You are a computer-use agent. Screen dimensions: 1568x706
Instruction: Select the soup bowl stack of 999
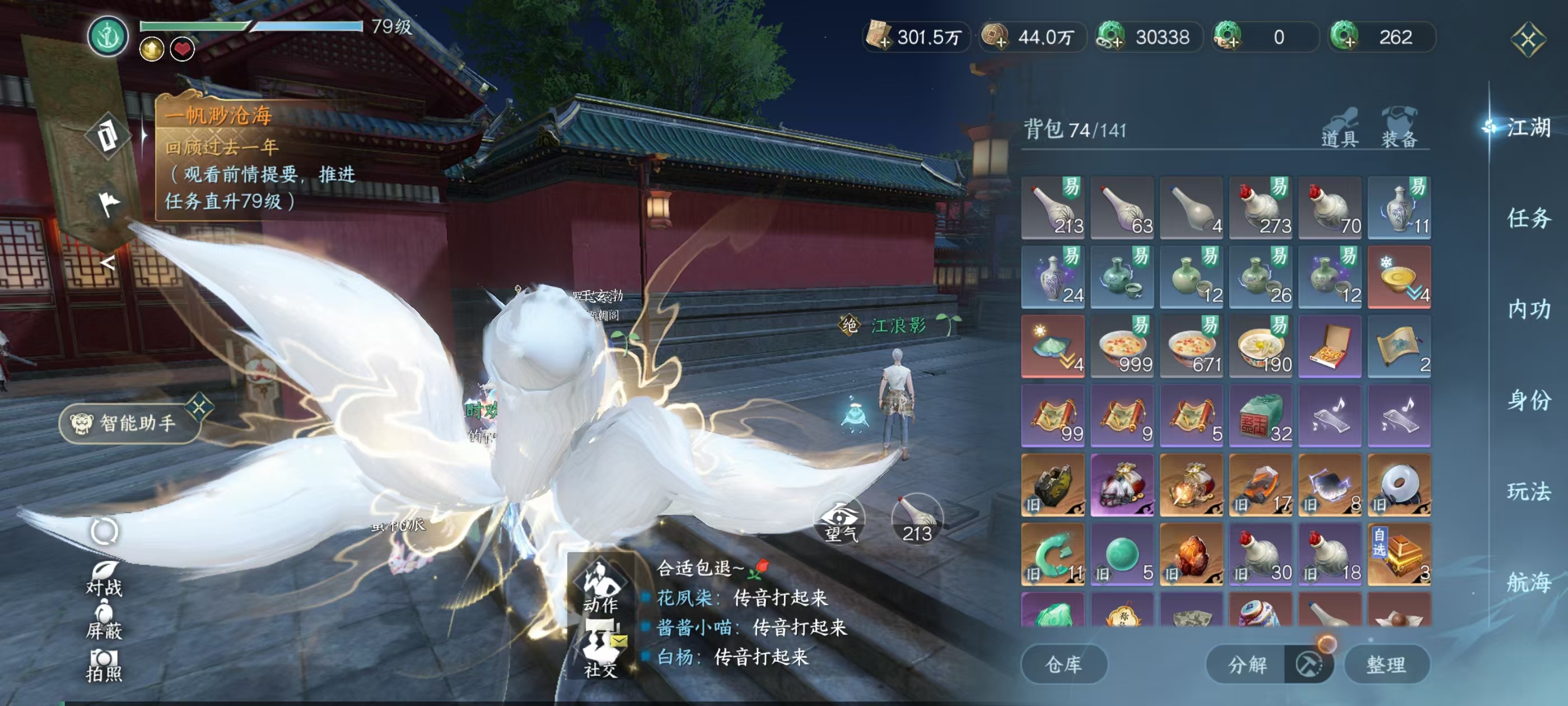click(x=1122, y=347)
